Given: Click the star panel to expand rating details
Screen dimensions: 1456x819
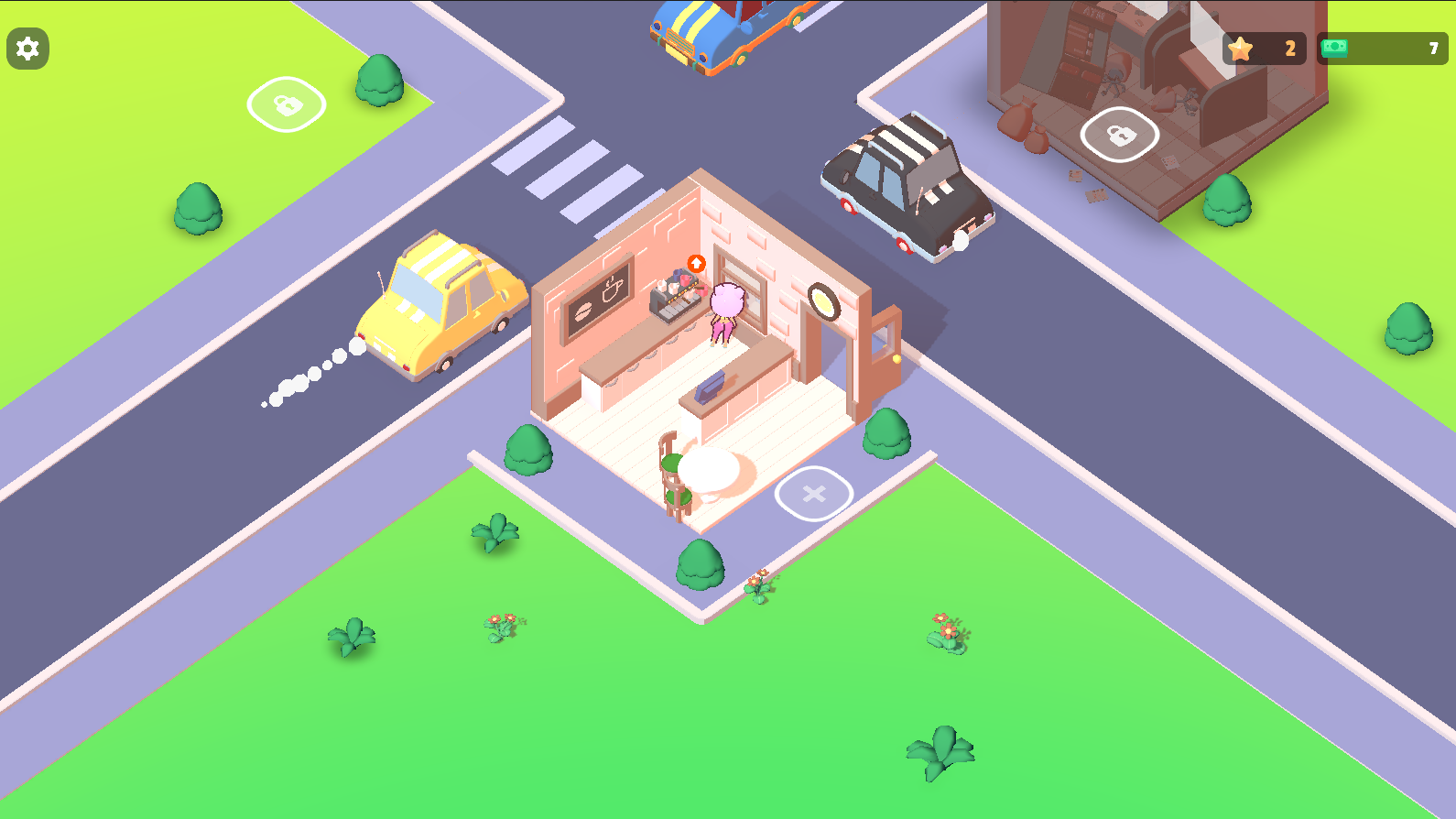Looking at the screenshot, I should 1266,49.
